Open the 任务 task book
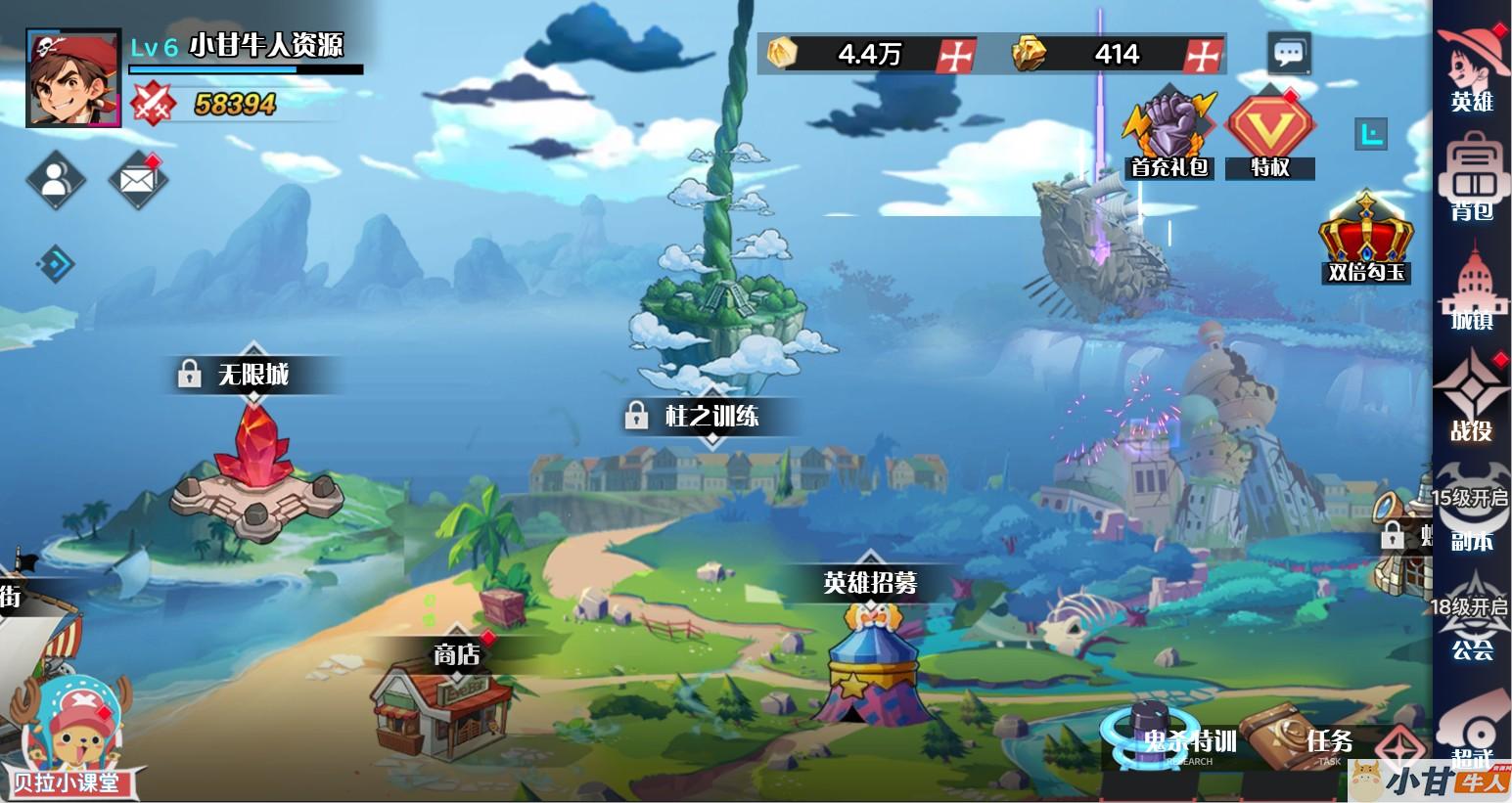The width and height of the screenshot is (1512, 803). [x=1311, y=740]
